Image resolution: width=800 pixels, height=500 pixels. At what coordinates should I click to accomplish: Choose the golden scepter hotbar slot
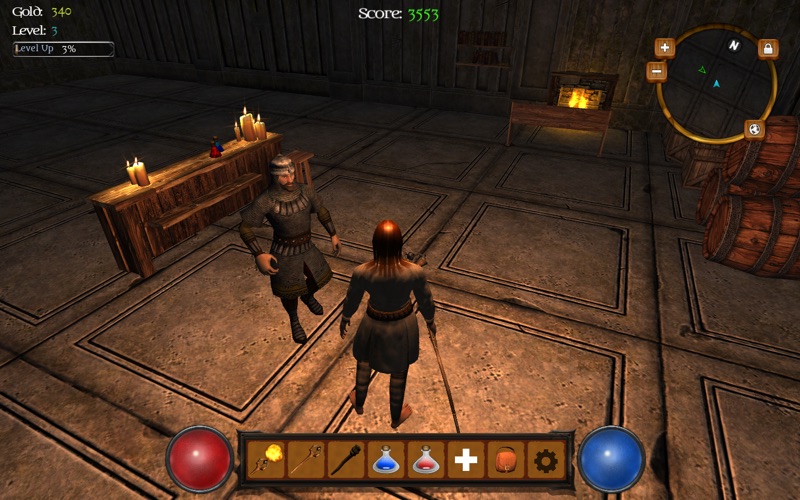tap(306, 460)
